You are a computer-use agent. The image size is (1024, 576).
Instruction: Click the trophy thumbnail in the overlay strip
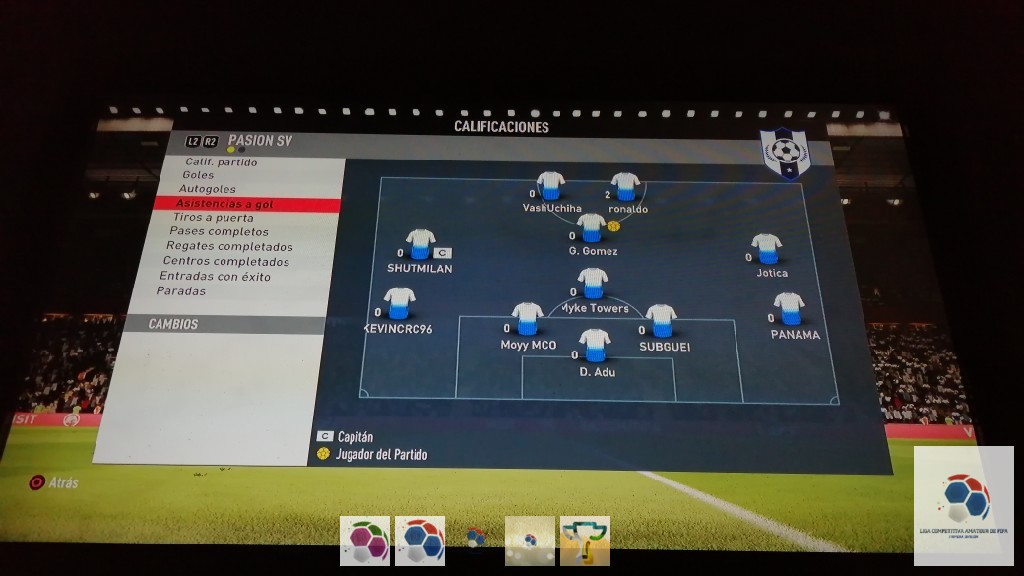pos(585,541)
